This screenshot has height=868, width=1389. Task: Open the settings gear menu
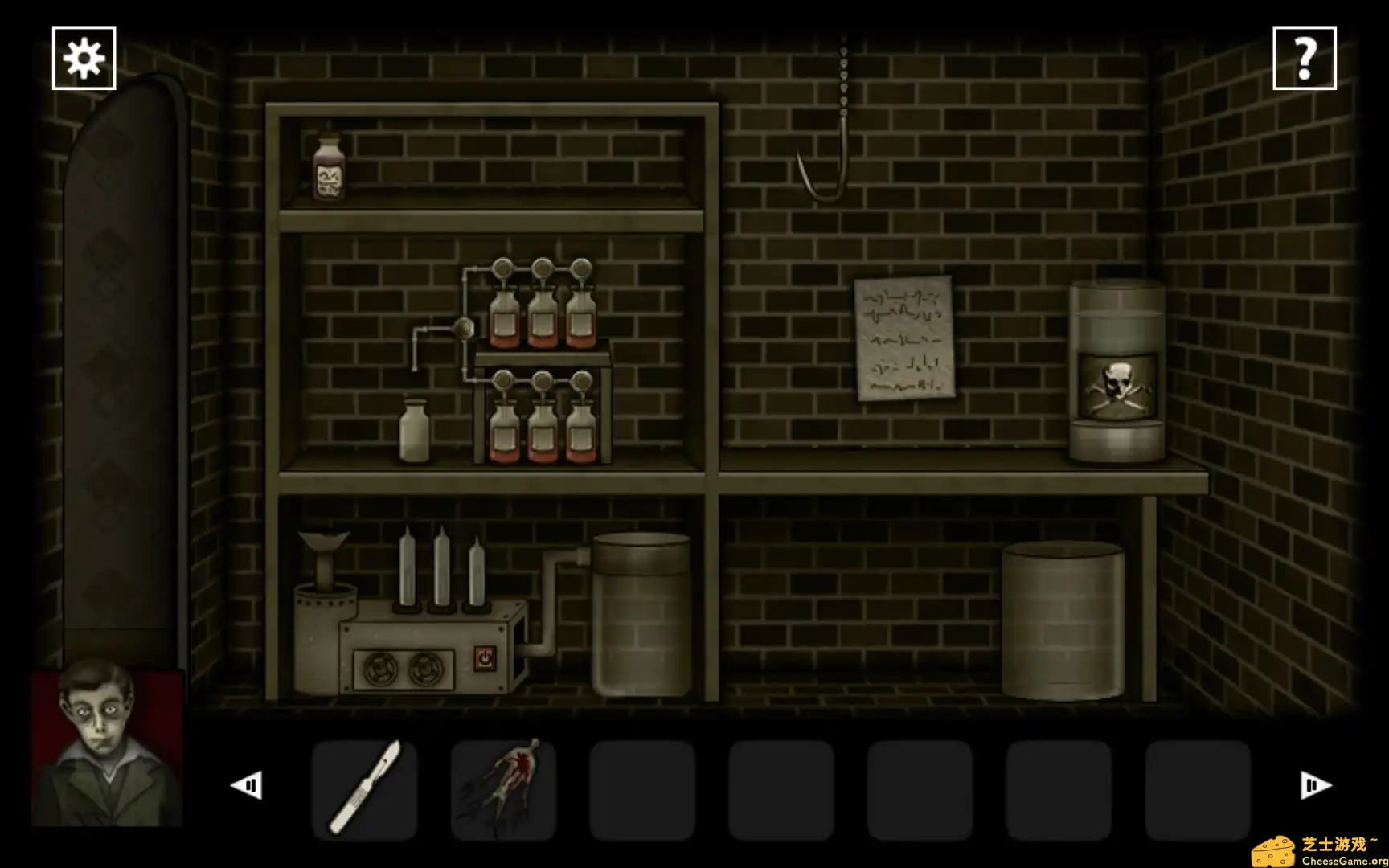[x=84, y=57]
